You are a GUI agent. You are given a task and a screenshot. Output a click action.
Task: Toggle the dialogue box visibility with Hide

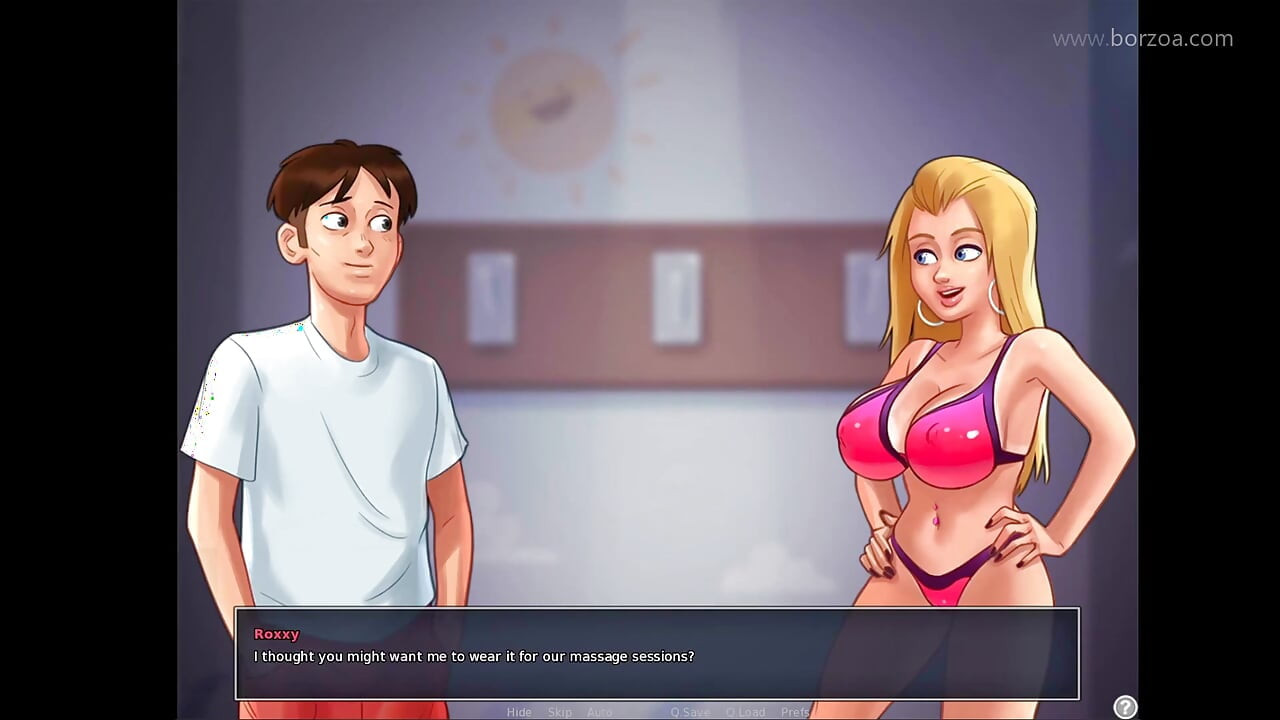[x=519, y=712]
